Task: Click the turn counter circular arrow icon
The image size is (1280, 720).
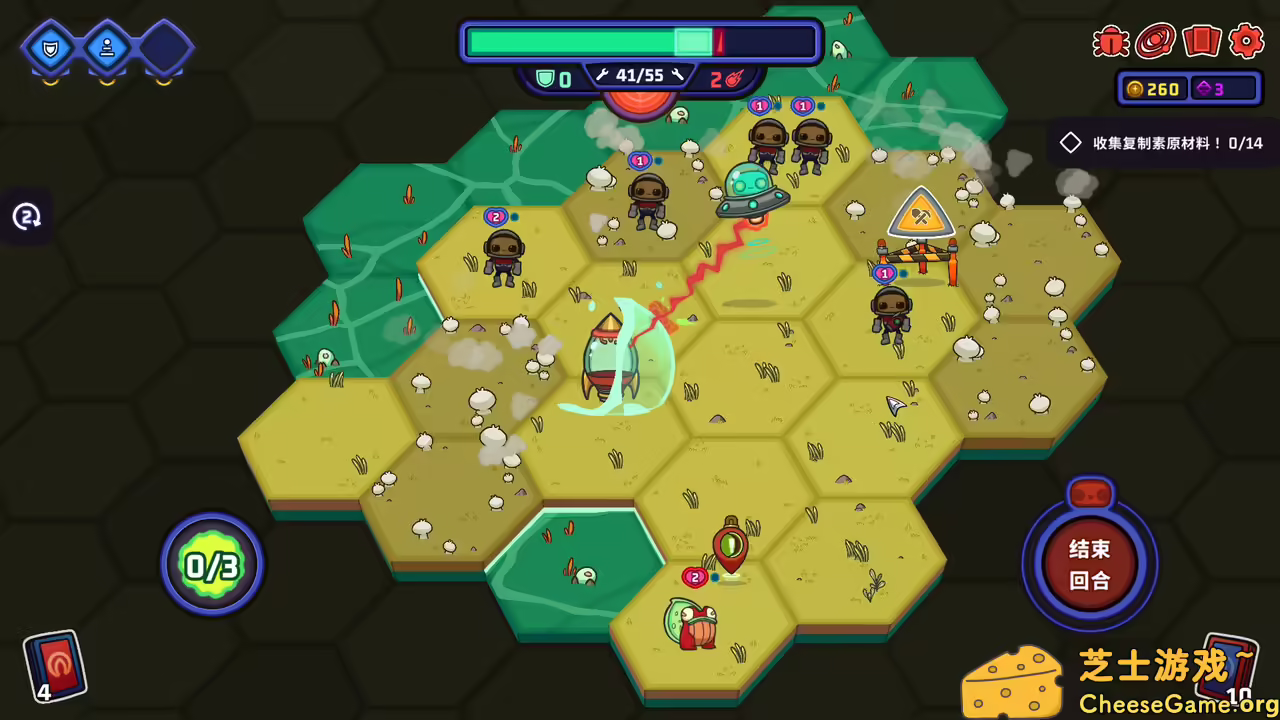Action: (27, 216)
